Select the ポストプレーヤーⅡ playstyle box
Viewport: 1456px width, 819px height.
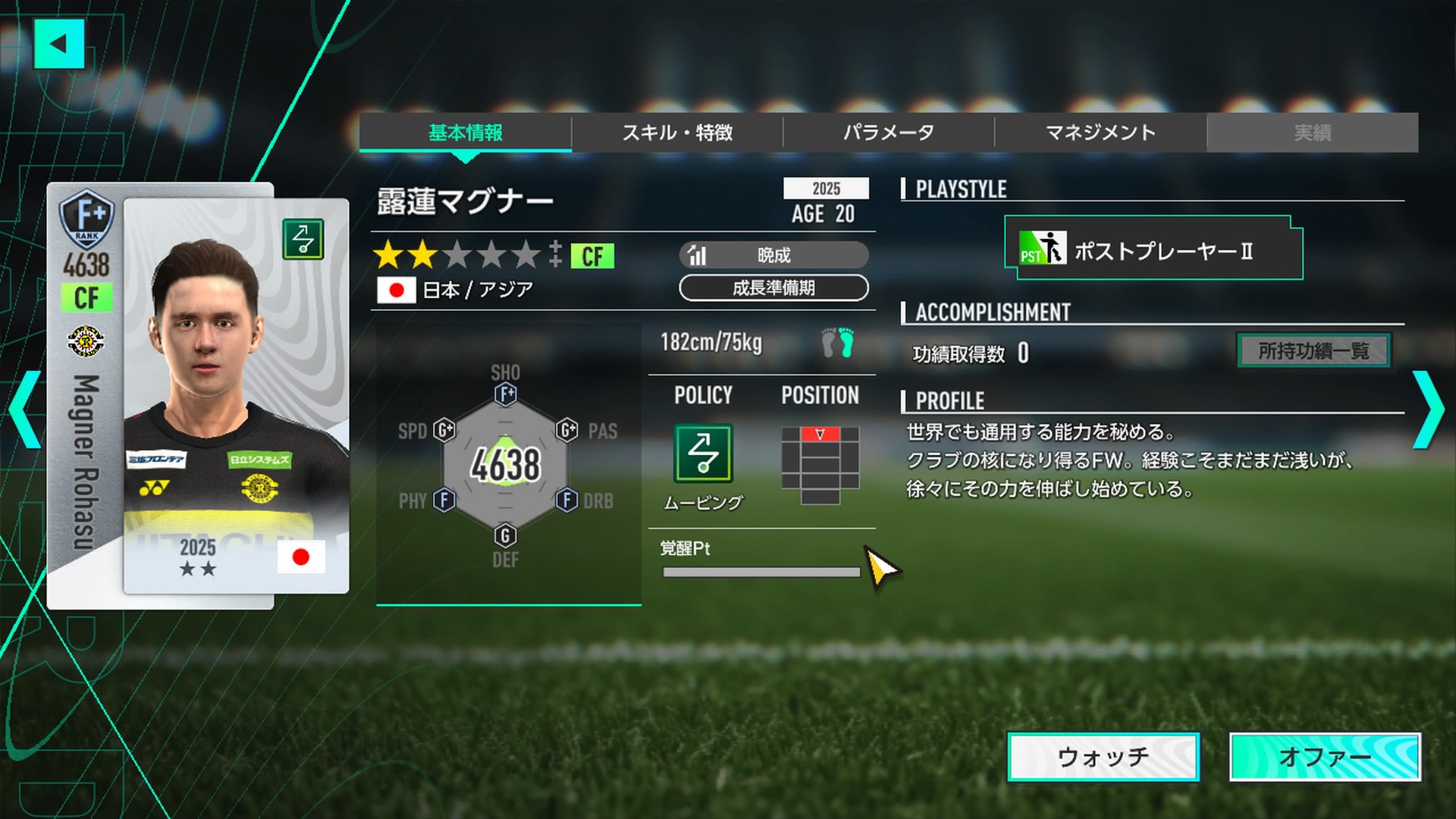[1153, 249]
